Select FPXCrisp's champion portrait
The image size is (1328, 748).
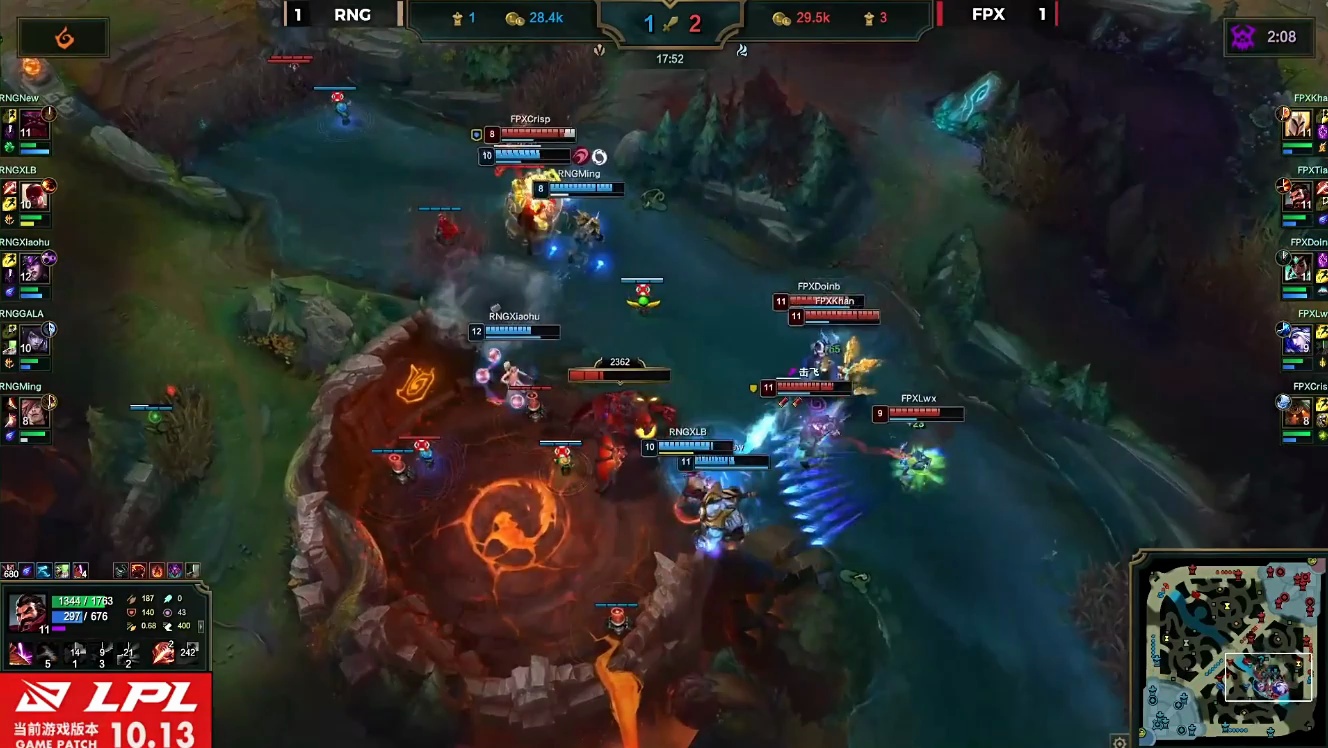(x=1298, y=412)
